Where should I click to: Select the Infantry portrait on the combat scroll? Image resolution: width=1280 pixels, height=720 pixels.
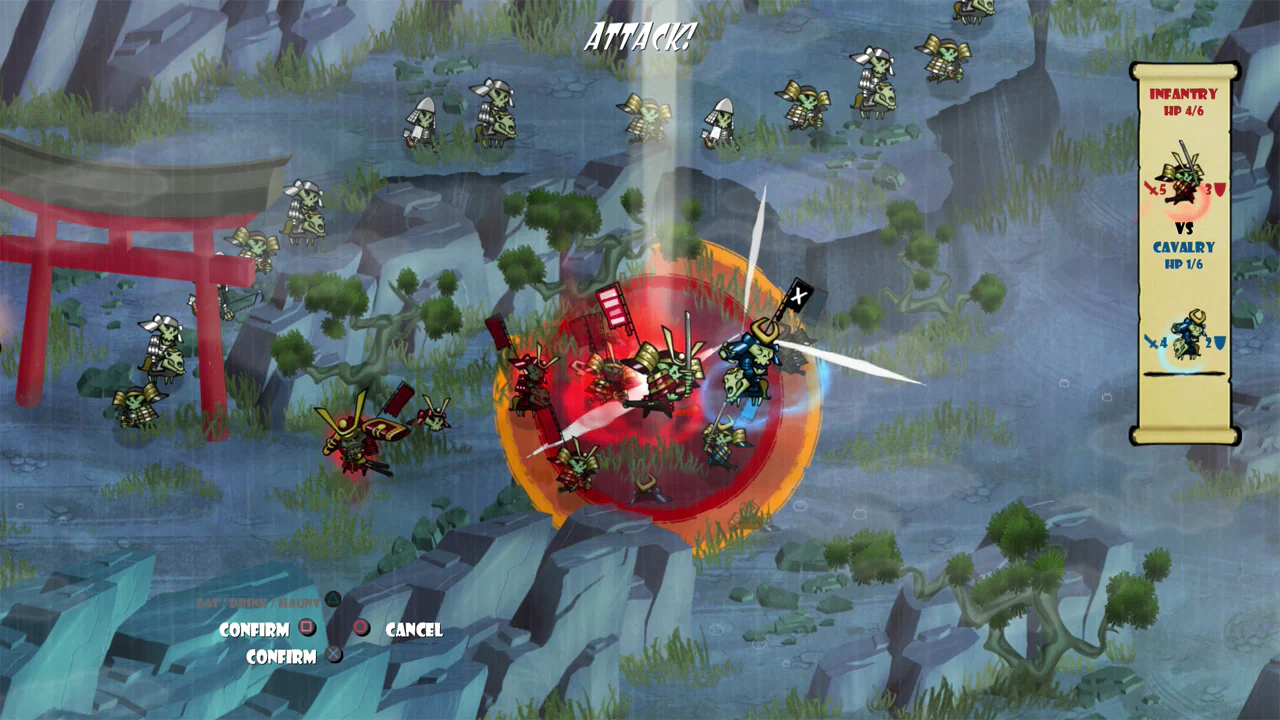click(x=1184, y=171)
